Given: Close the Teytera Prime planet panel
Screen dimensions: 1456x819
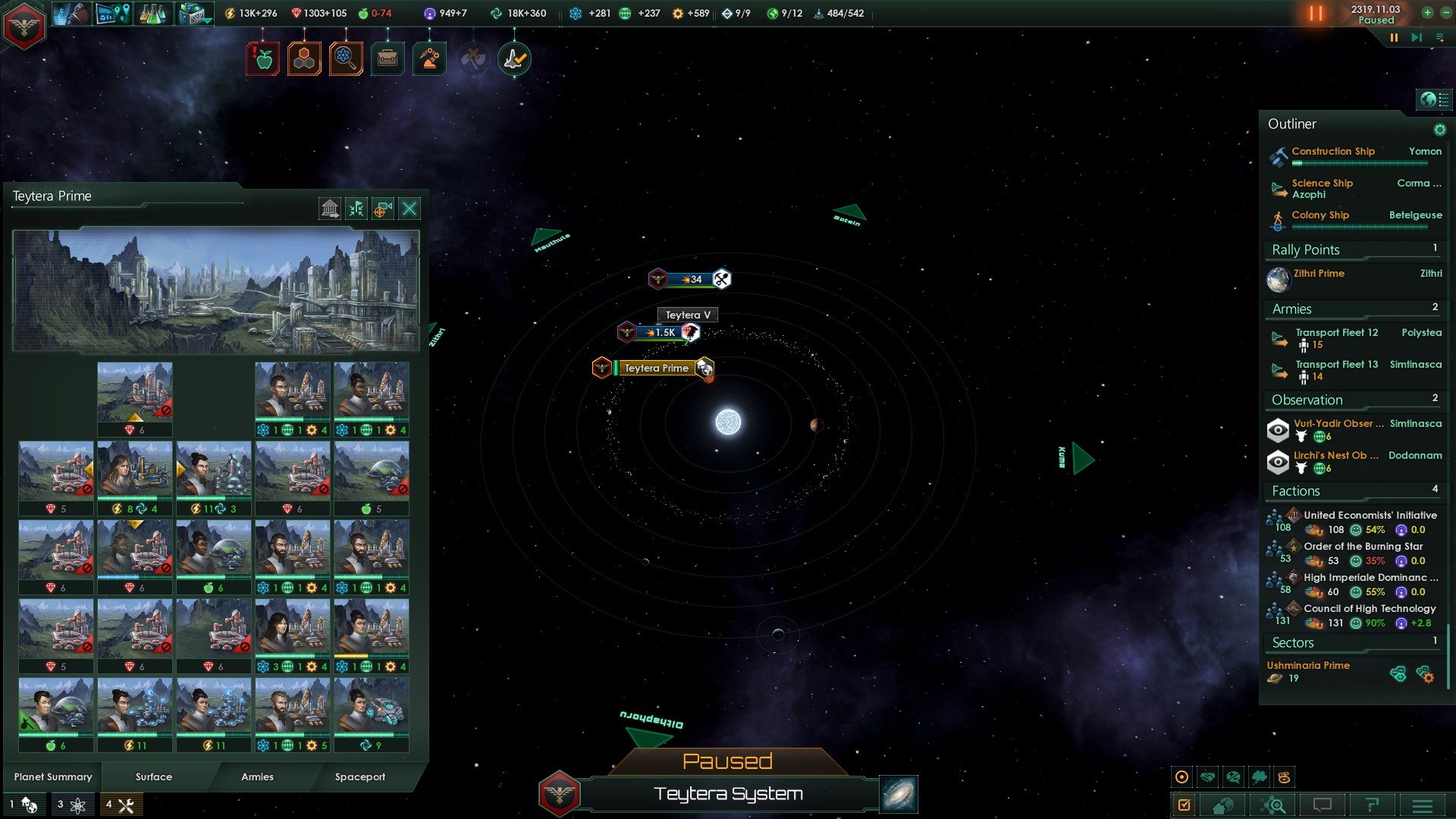Looking at the screenshot, I should (x=409, y=209).
